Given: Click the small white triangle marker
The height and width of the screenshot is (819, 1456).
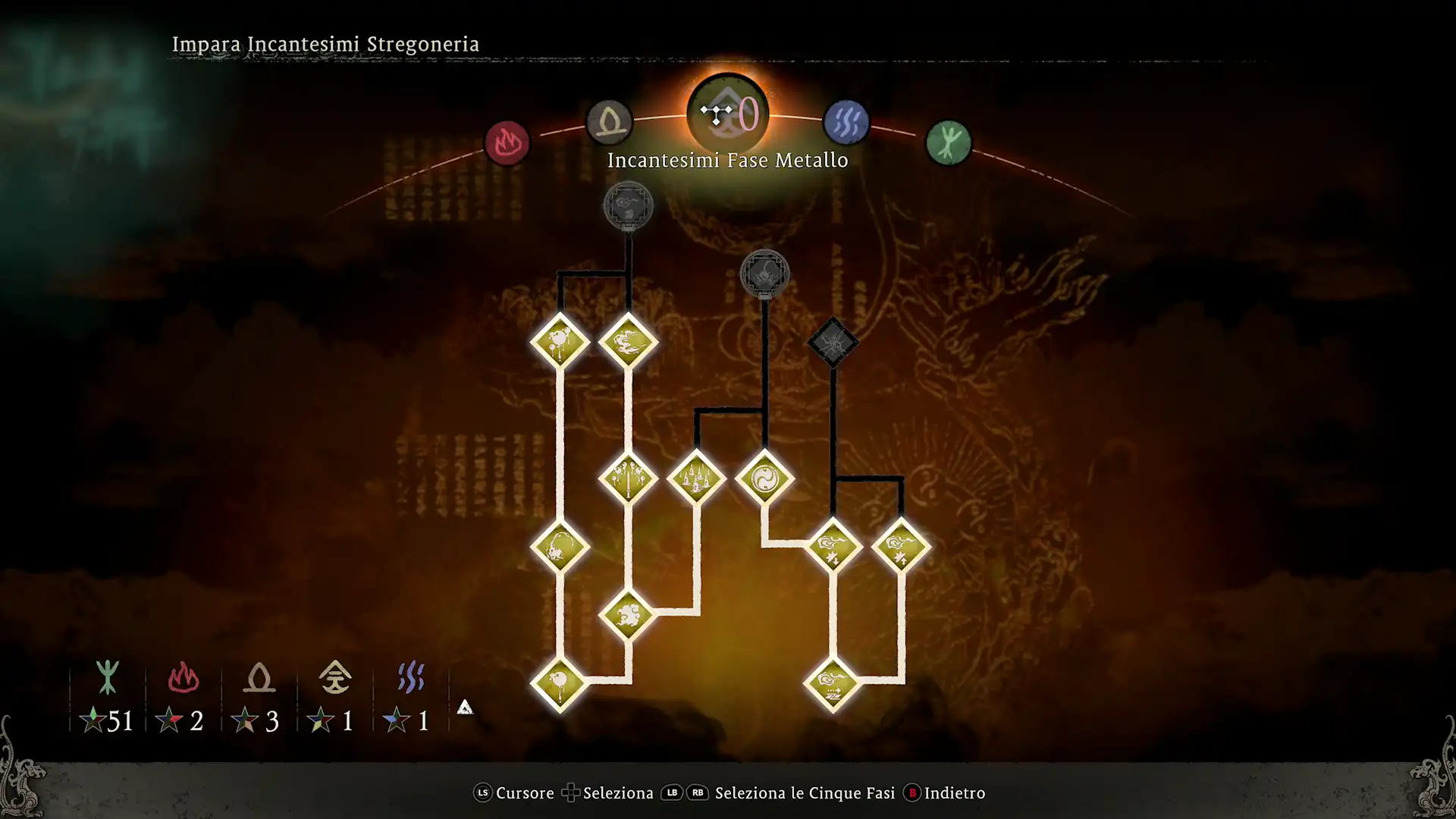Looking at the screenshot, I should click(x=465, y=708).
